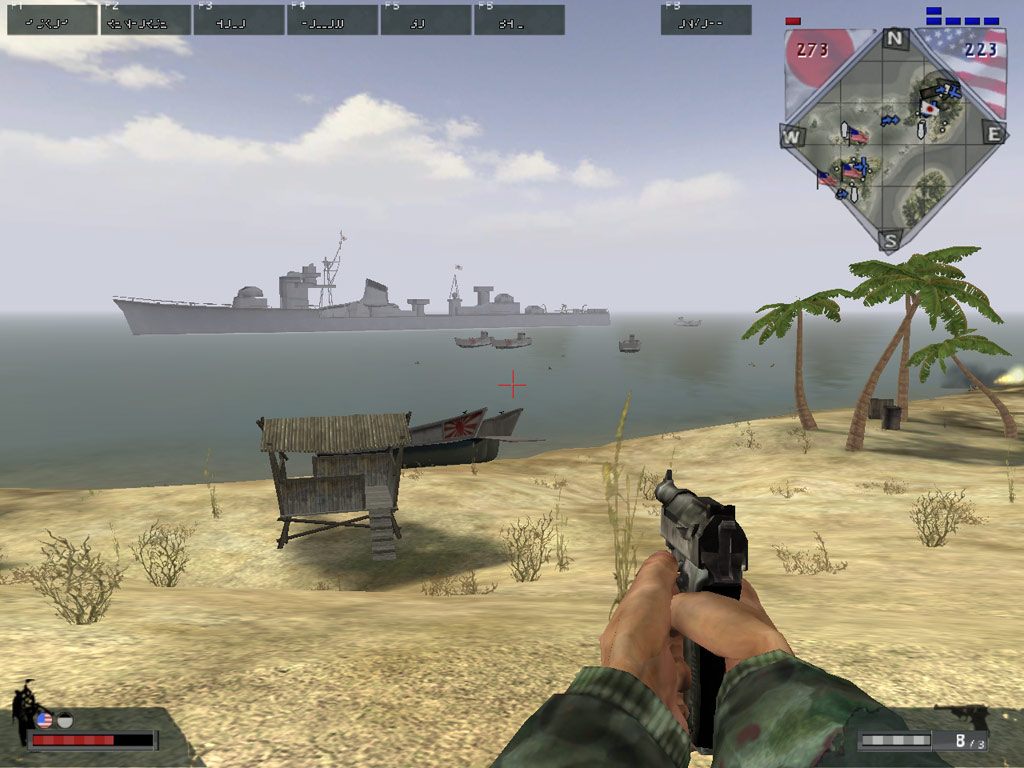Click the soldier silhouette status icon
The height and width of the screenshot is (768, 1024).
point(22,712)
